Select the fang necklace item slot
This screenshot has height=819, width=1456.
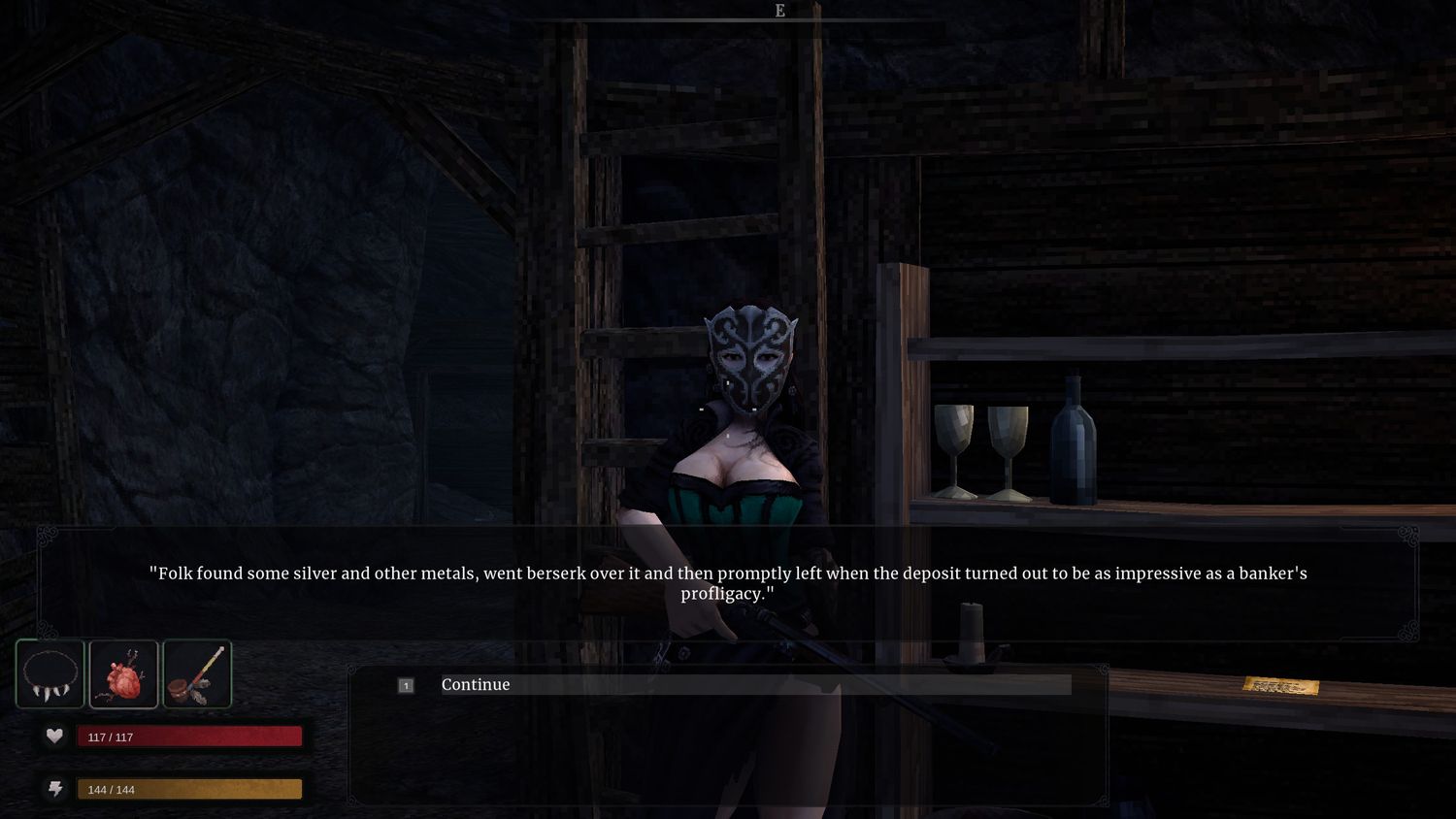[x=50, y=674]
